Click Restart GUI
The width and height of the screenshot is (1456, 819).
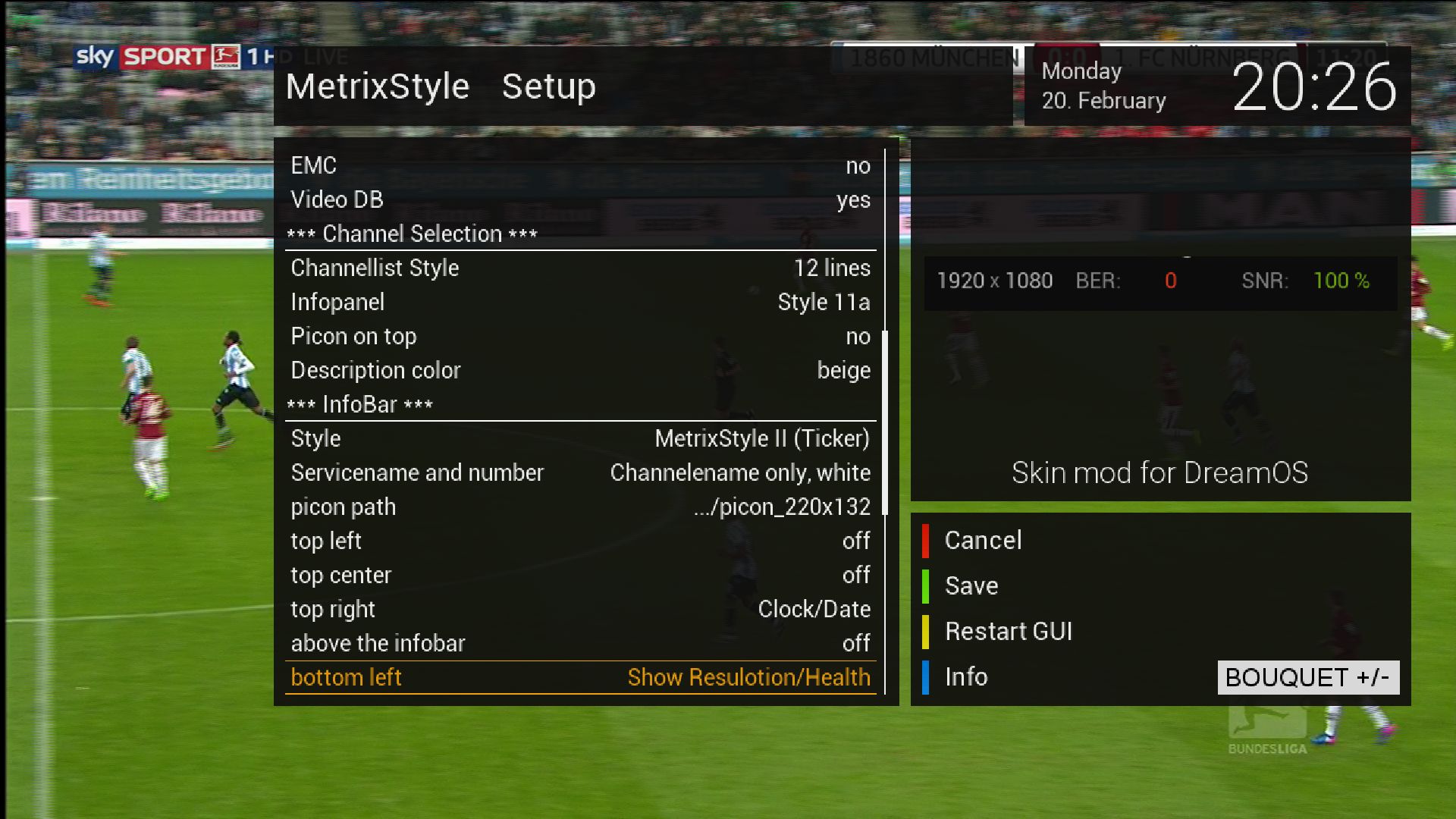[1008, 632]
